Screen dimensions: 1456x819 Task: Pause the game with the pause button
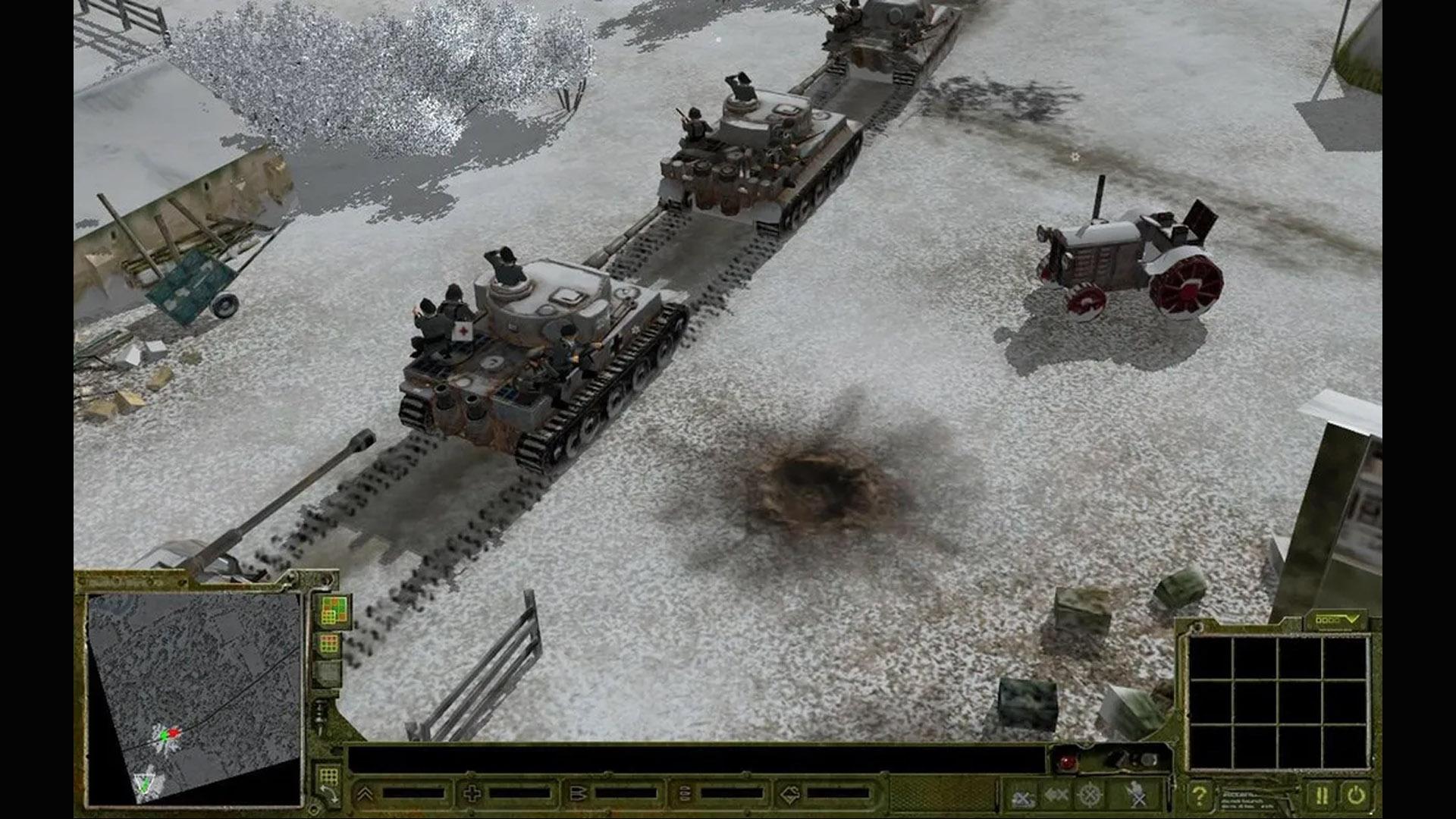click(x=1321, y=795)
